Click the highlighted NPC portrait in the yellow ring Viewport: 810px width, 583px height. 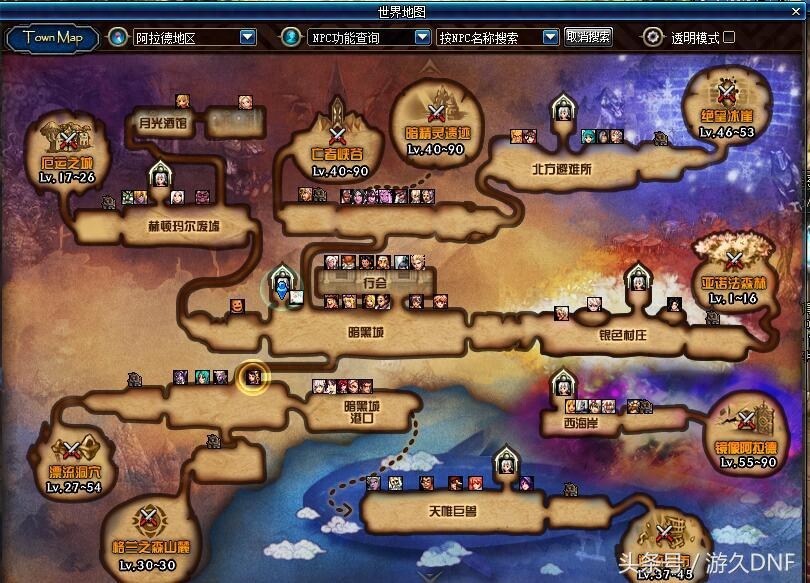(x=253, y=378)
